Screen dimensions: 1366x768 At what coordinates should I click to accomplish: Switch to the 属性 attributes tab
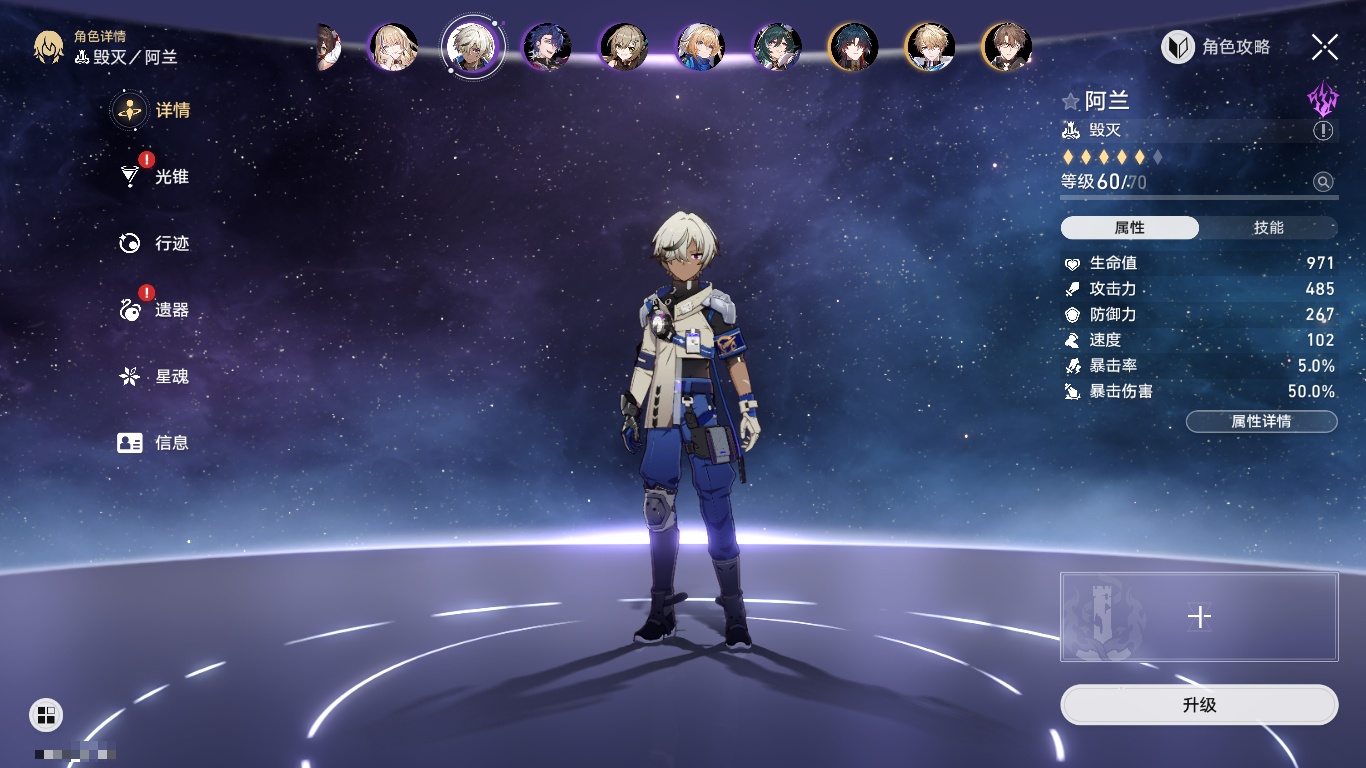tap(1129, 228)
